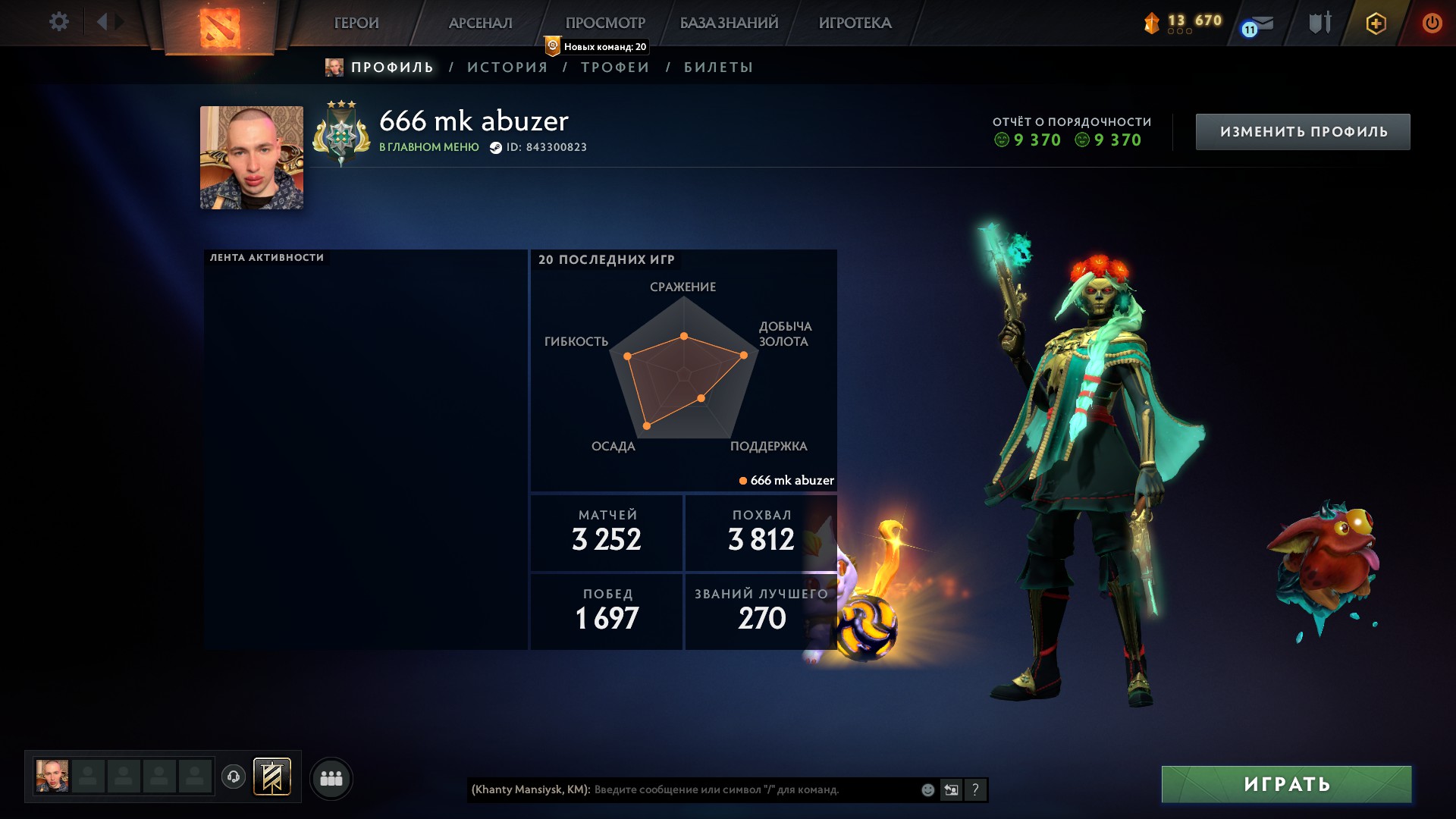Open the party group icon button
The image size is (1456, 819).
click(x=331, y=779)
